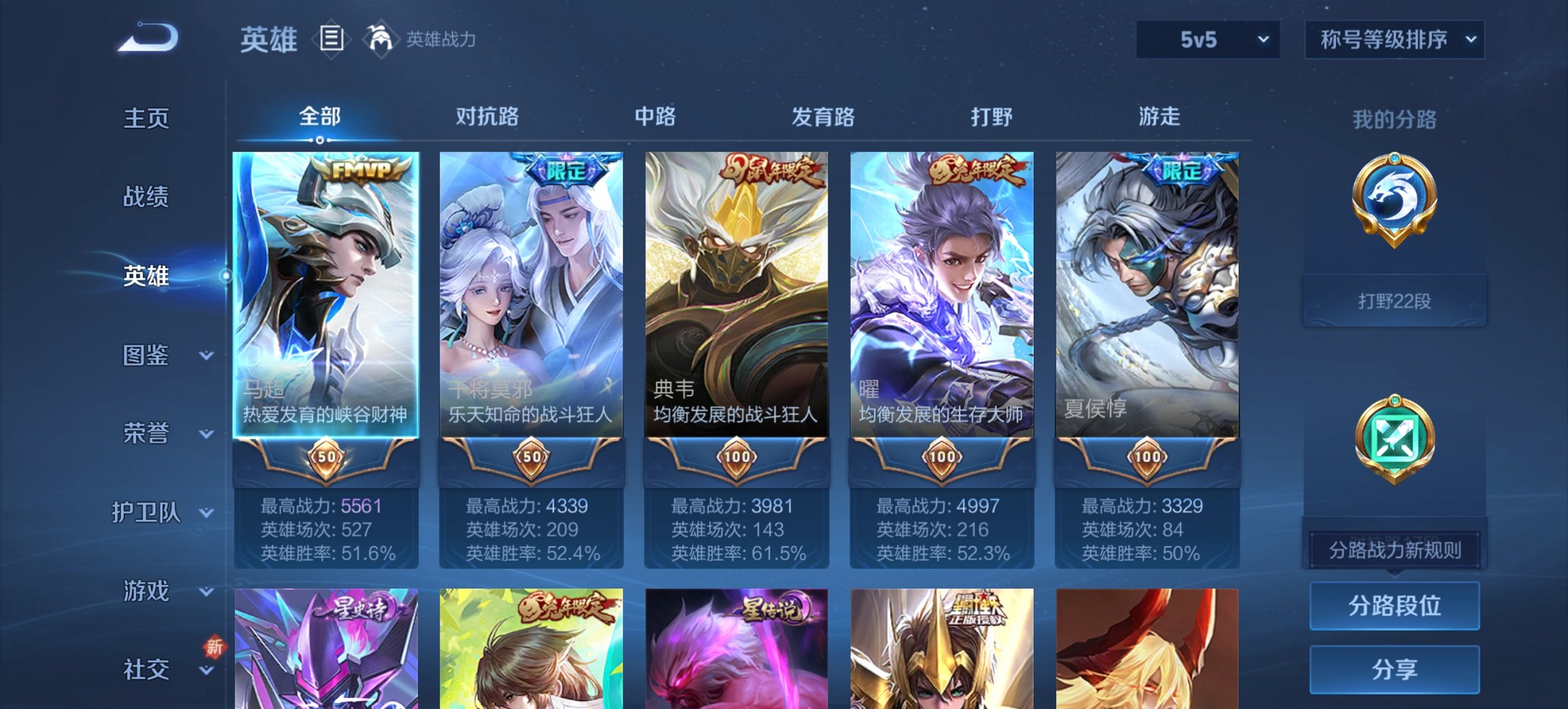The width and height of the screenshot is (1568, 709).
Task: Open the 称号等级排序 sorting dropdown
Action: [1394, 40]
